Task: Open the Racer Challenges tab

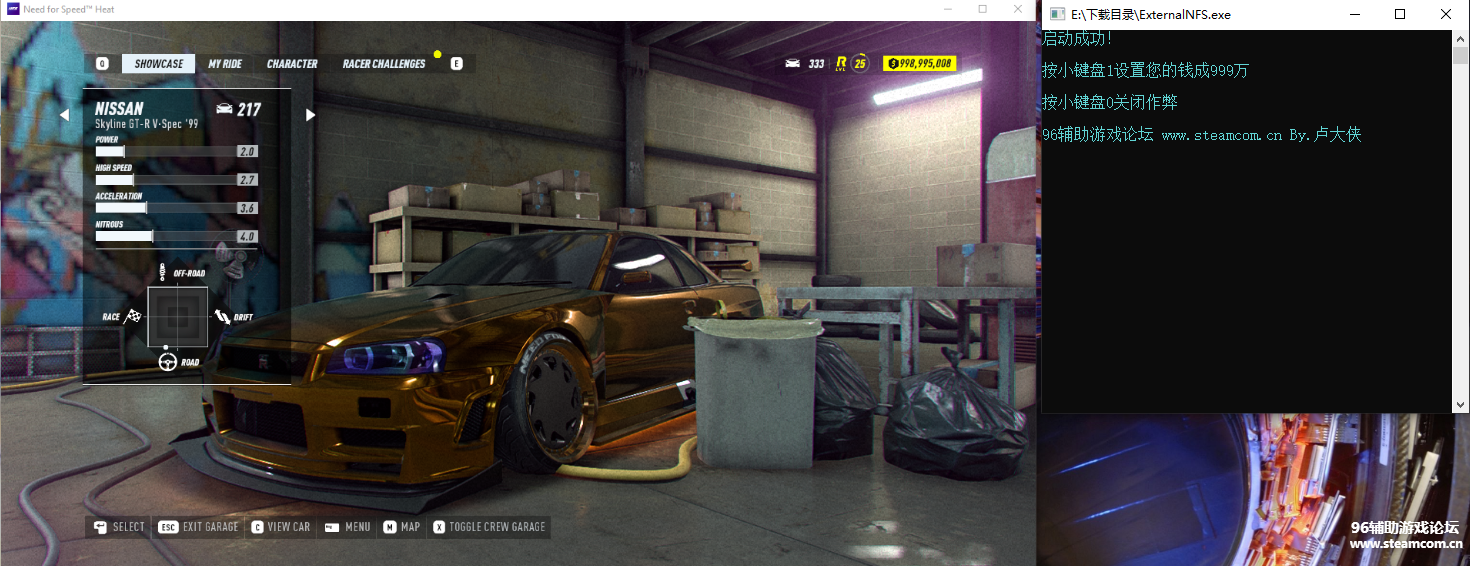Action: click(x=384, y=64)
